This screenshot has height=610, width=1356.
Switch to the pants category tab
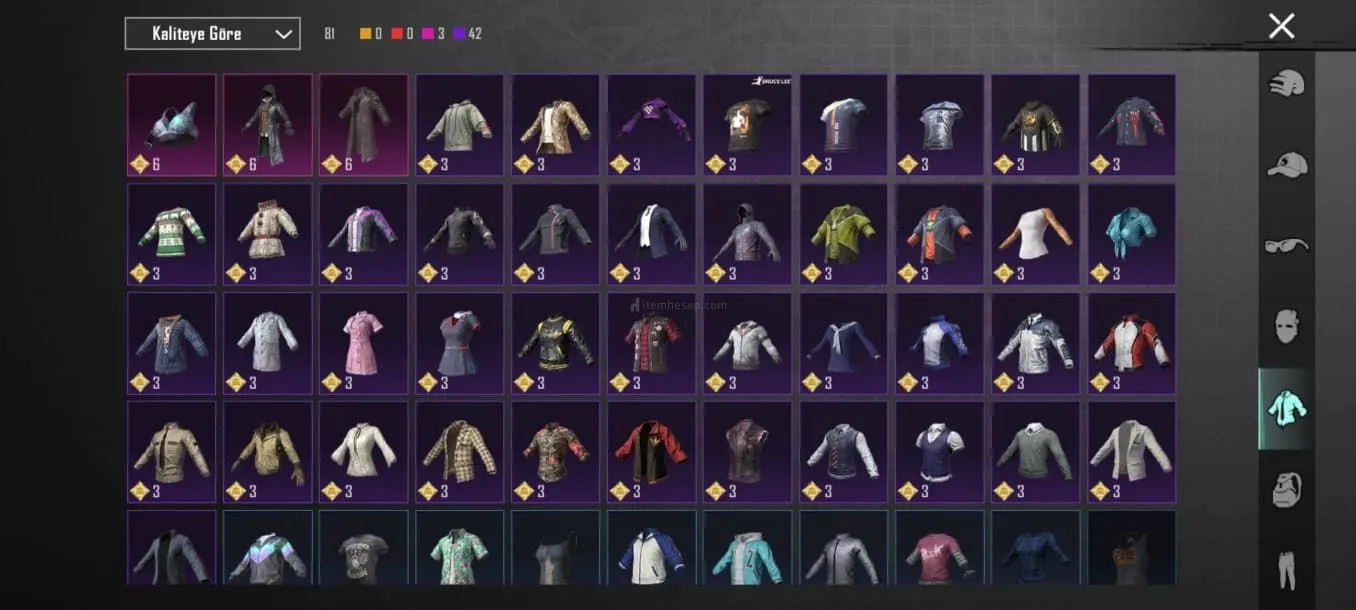[1286, 568]
